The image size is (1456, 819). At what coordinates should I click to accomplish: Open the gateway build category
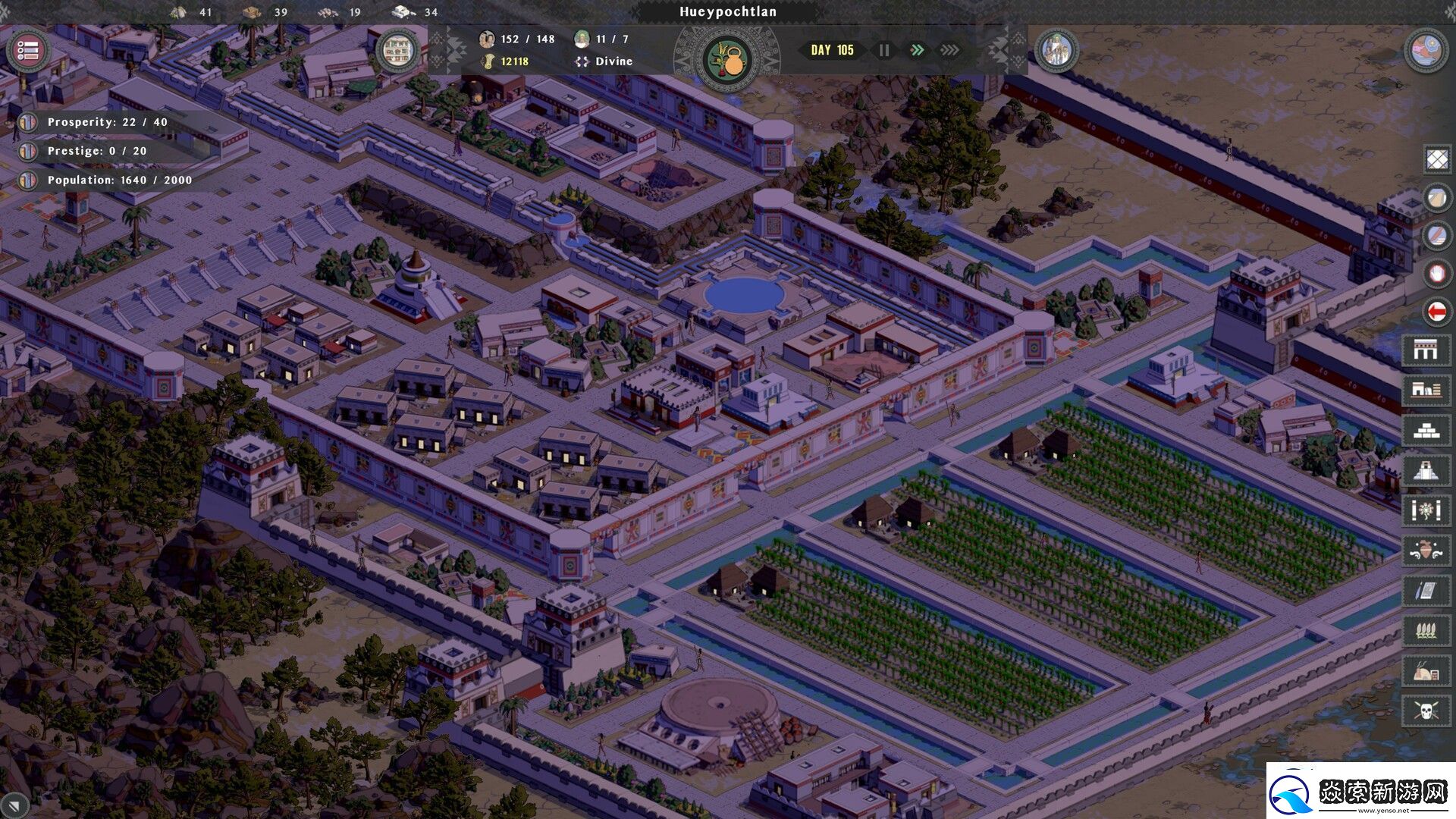(1425, 350)
